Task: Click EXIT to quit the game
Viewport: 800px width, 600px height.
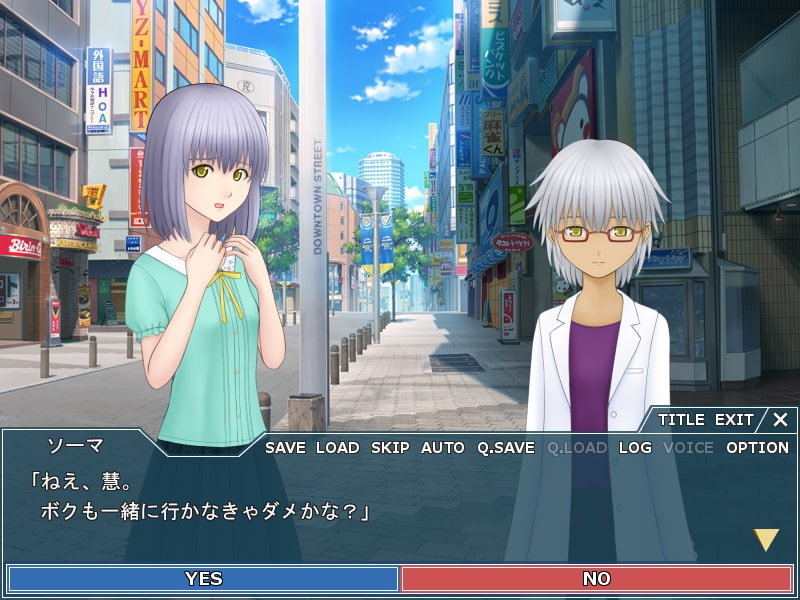Action: pyautogui.click(x=734, y=420)
